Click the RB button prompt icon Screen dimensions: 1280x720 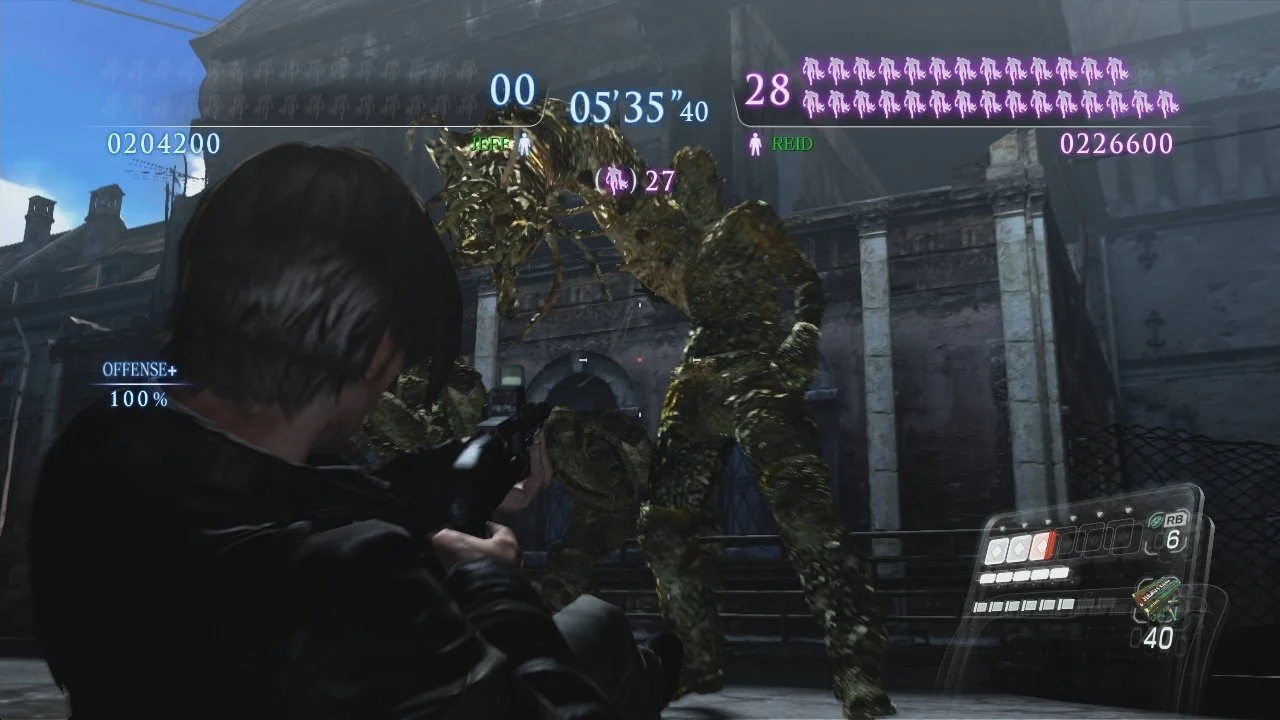[x=1175, y=519]
